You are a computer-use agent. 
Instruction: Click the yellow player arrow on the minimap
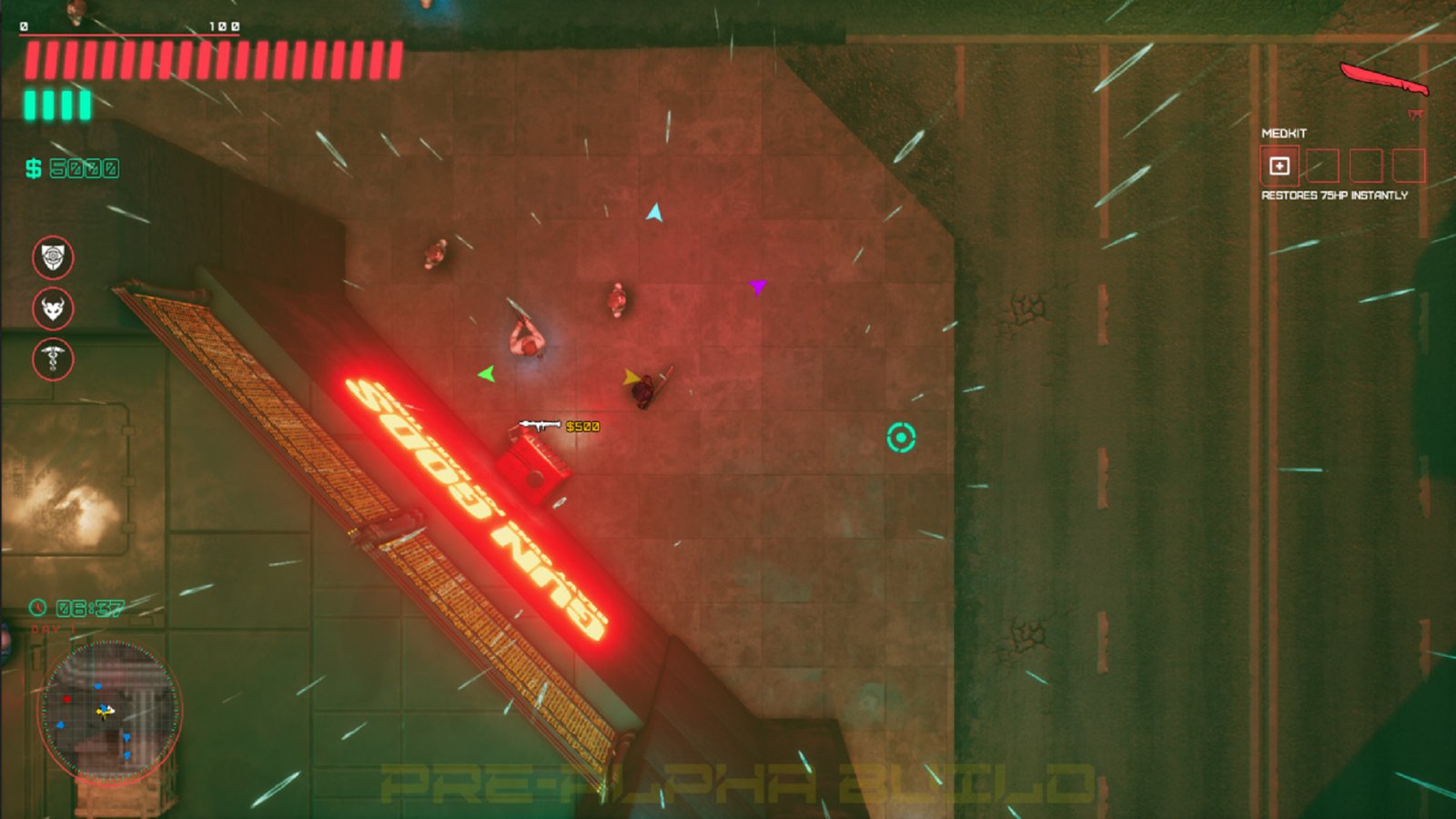[x=105, y=712]
